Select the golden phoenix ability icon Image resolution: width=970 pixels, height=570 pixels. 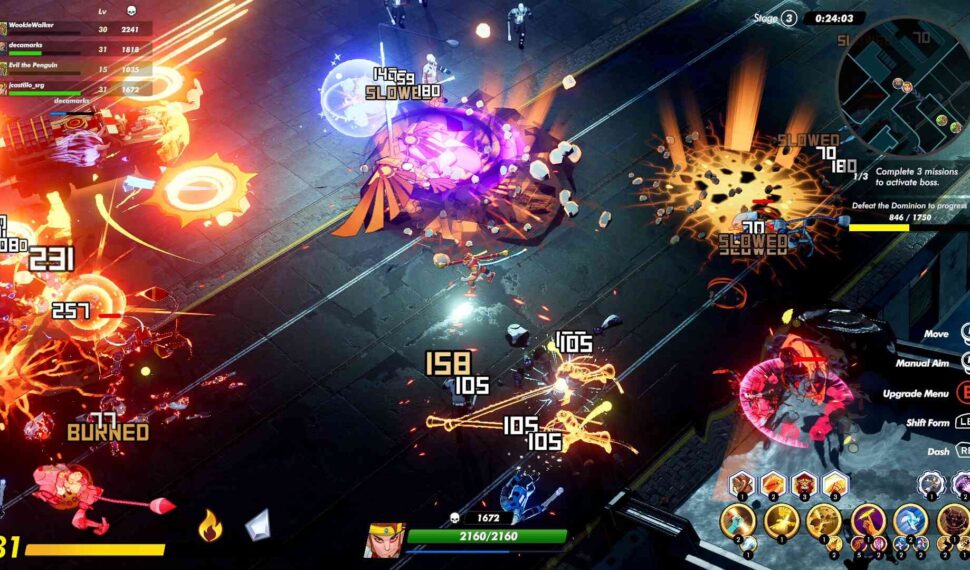tap(783, 521)
